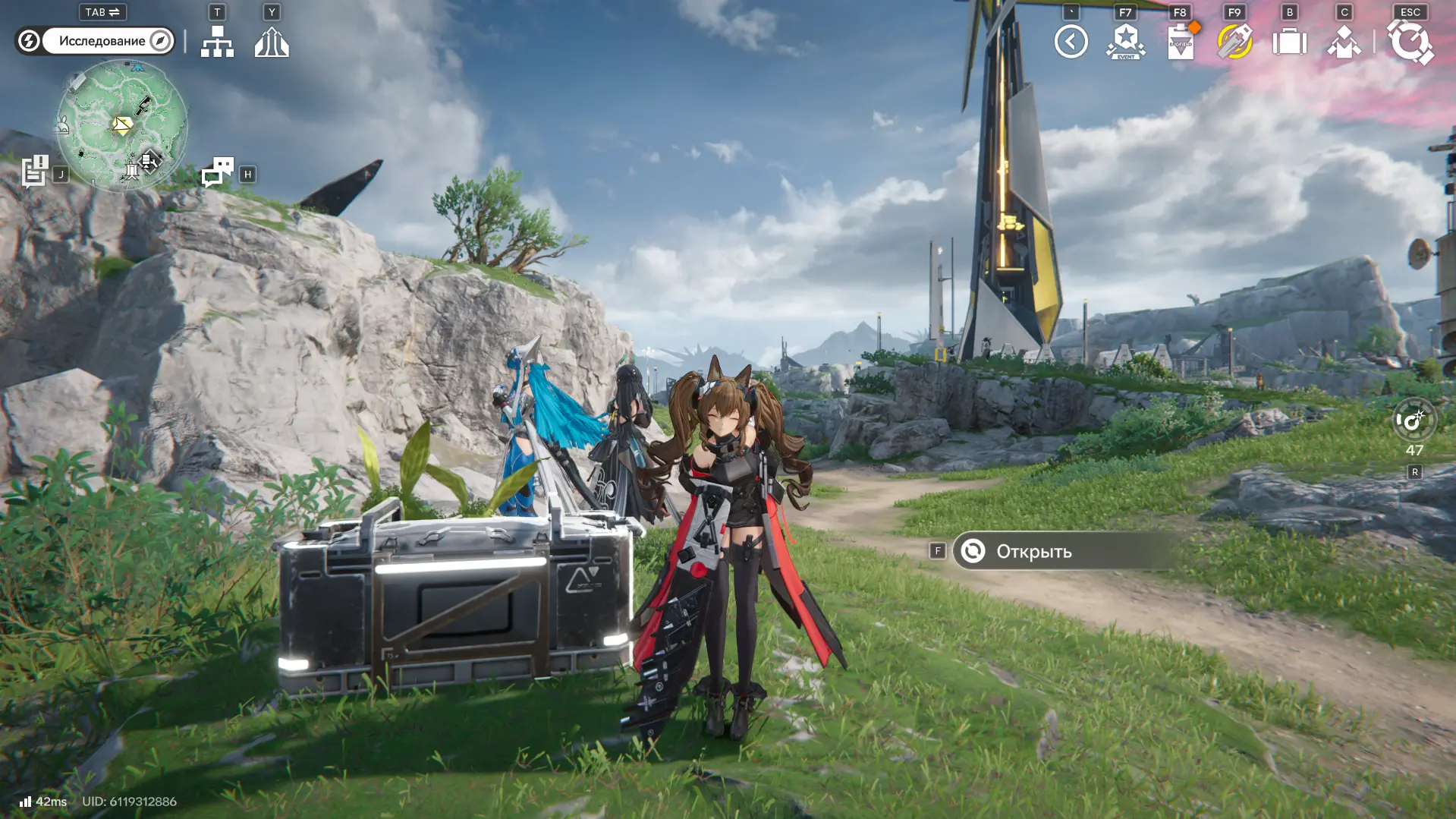The image size is (1456, 819).
Task: Open the yellow ticket banner icon
Action: tap(1234, 42)
